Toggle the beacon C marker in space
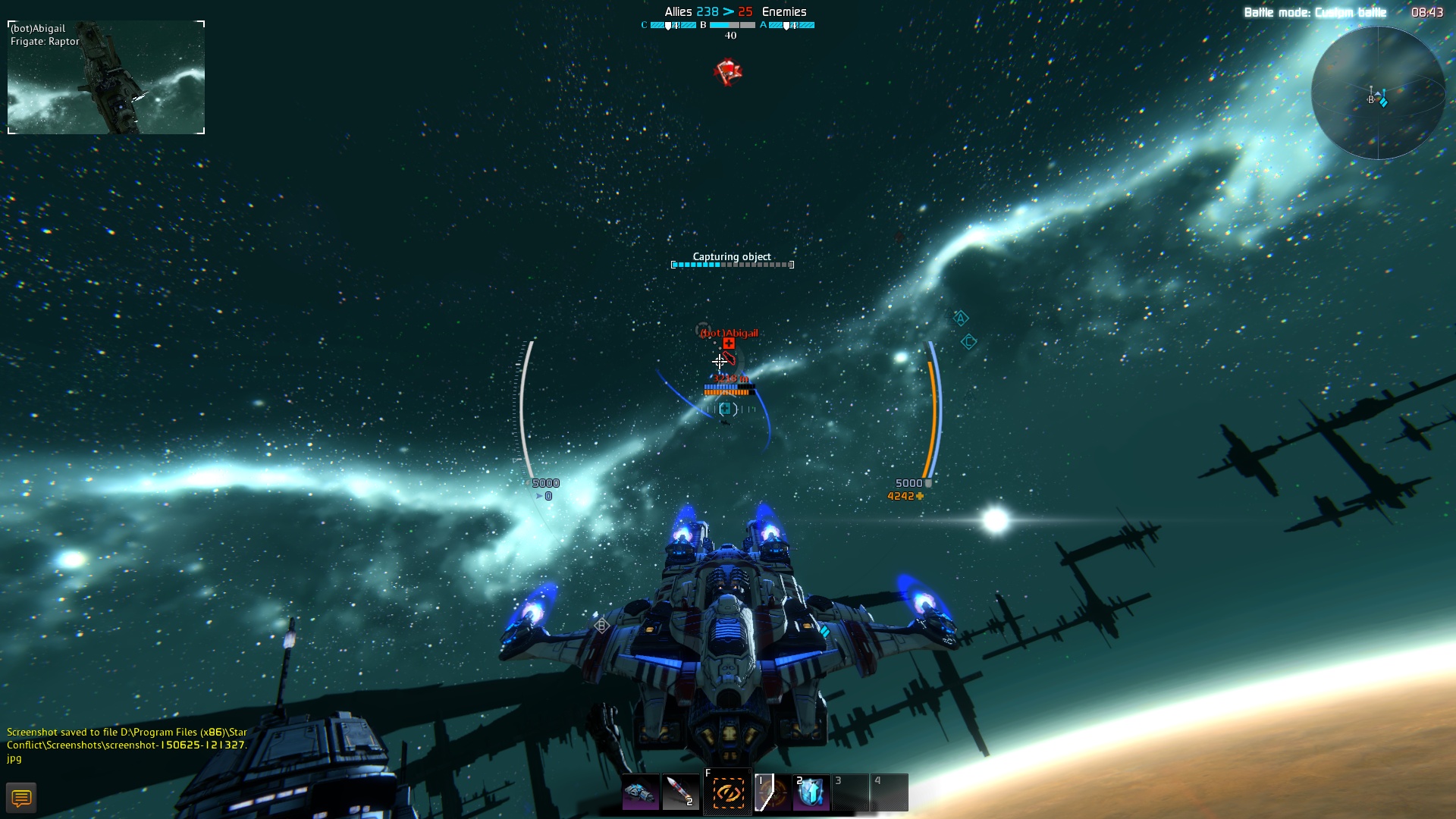Viewport: 1456px width, 819px height. click(968, 343)
